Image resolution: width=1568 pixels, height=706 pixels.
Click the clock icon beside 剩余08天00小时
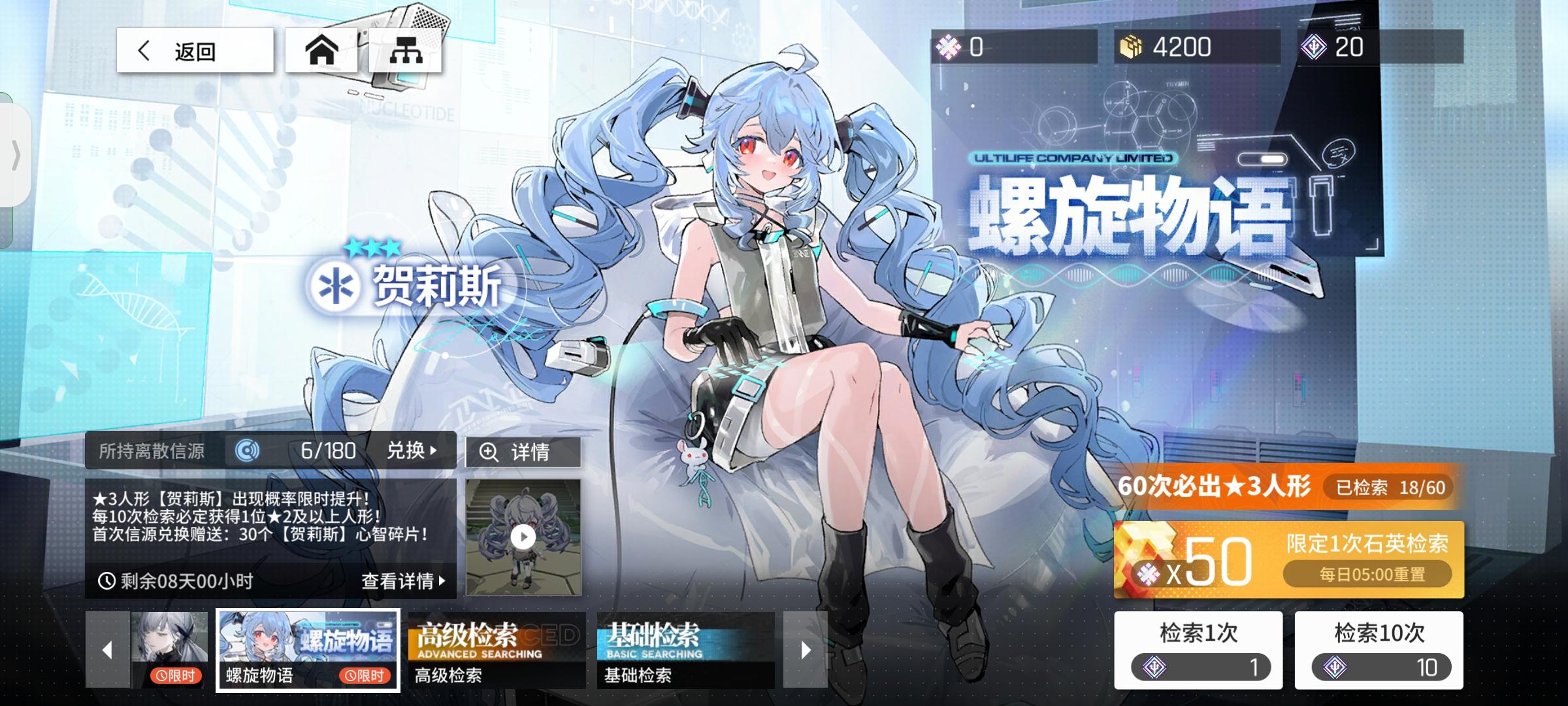(x=109, y=579)
